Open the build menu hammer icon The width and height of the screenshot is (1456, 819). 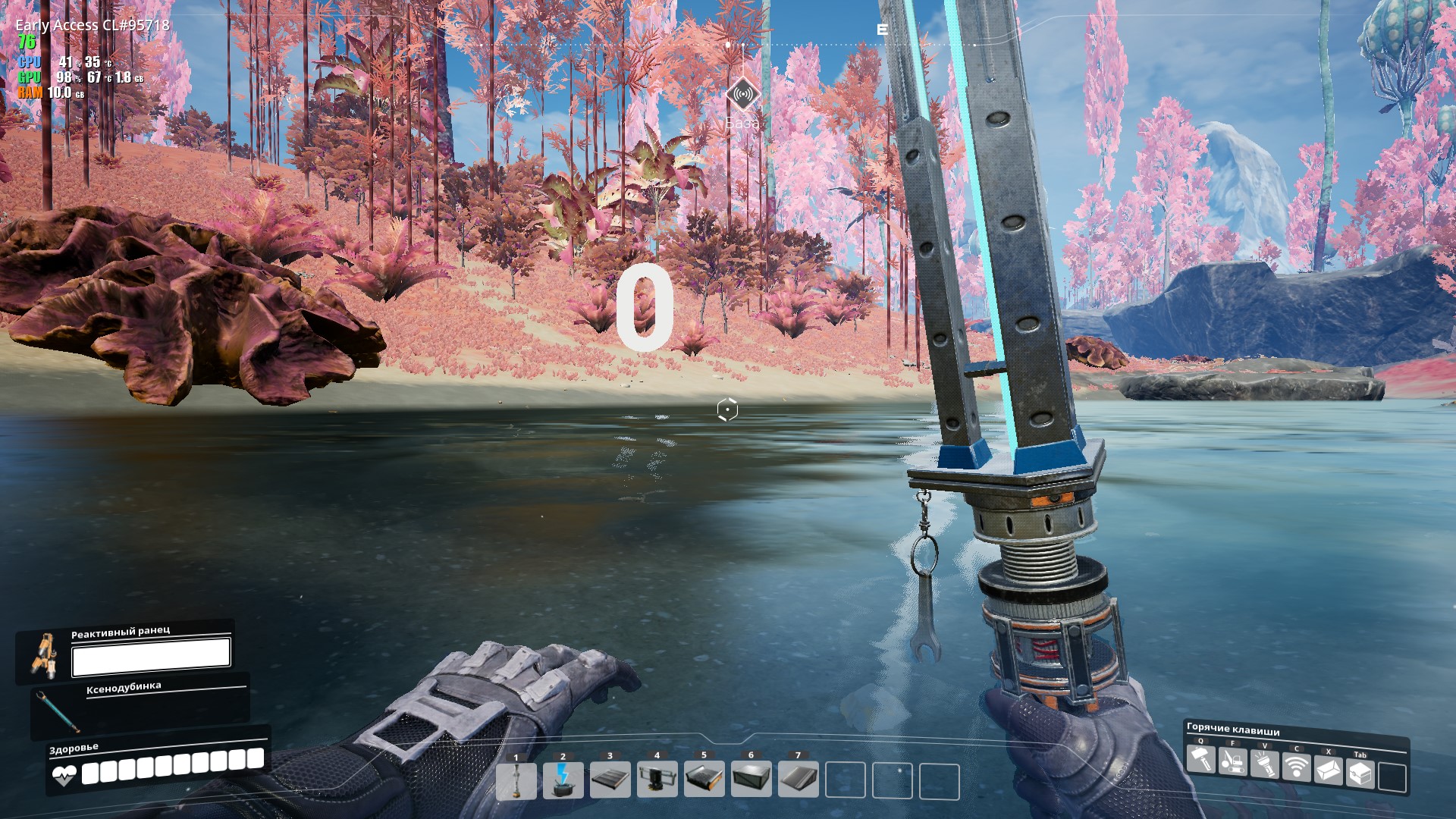(1201, 760)
